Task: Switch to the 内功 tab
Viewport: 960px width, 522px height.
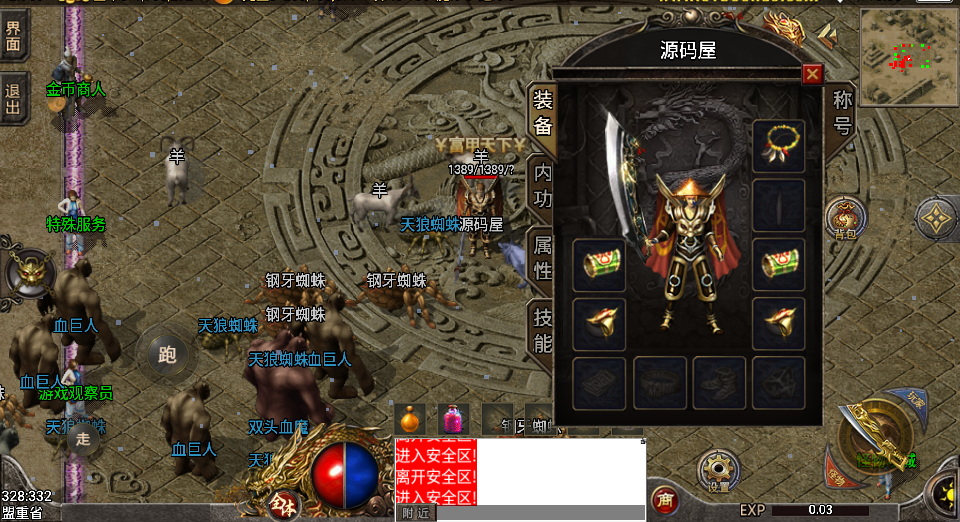Action: pyautogui.click(x=542, y=184)
